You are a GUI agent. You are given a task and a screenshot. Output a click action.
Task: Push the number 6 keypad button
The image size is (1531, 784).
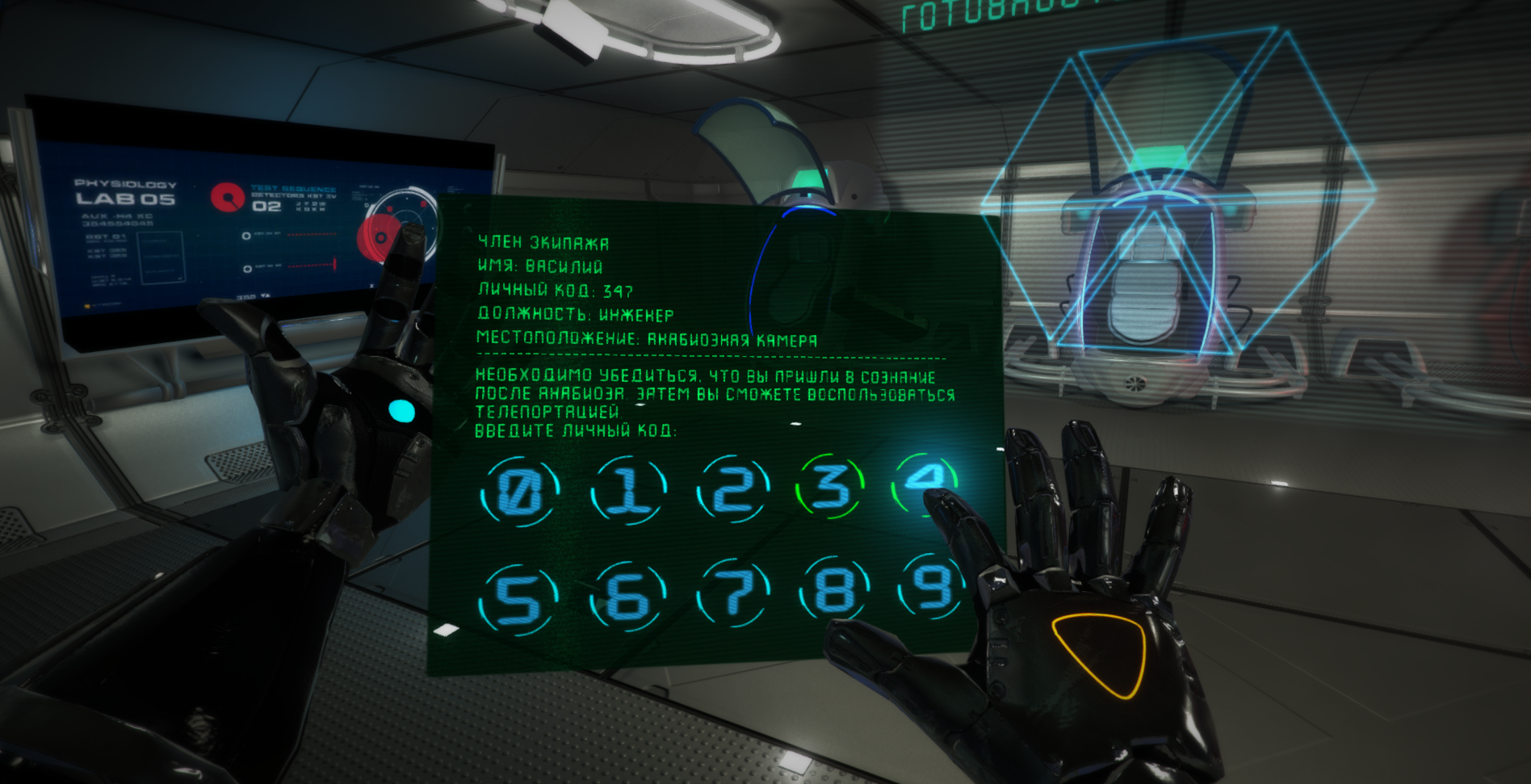tap(627, 597)
